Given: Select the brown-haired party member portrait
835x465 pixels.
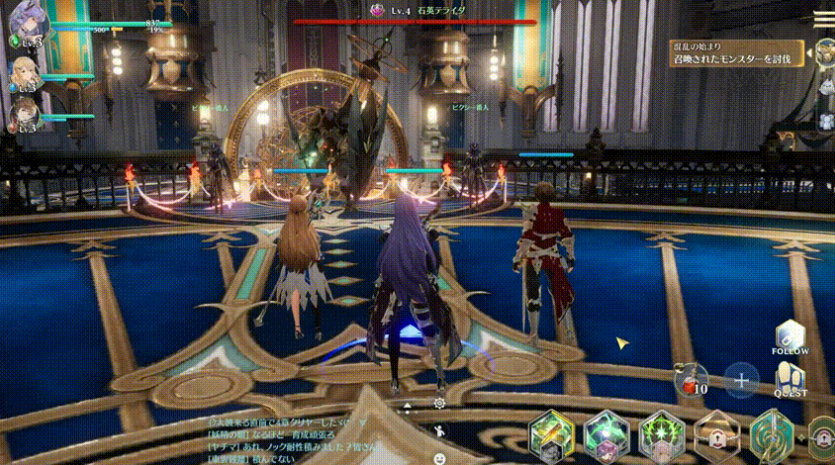Looking at the screenshot, I should 26,114.
